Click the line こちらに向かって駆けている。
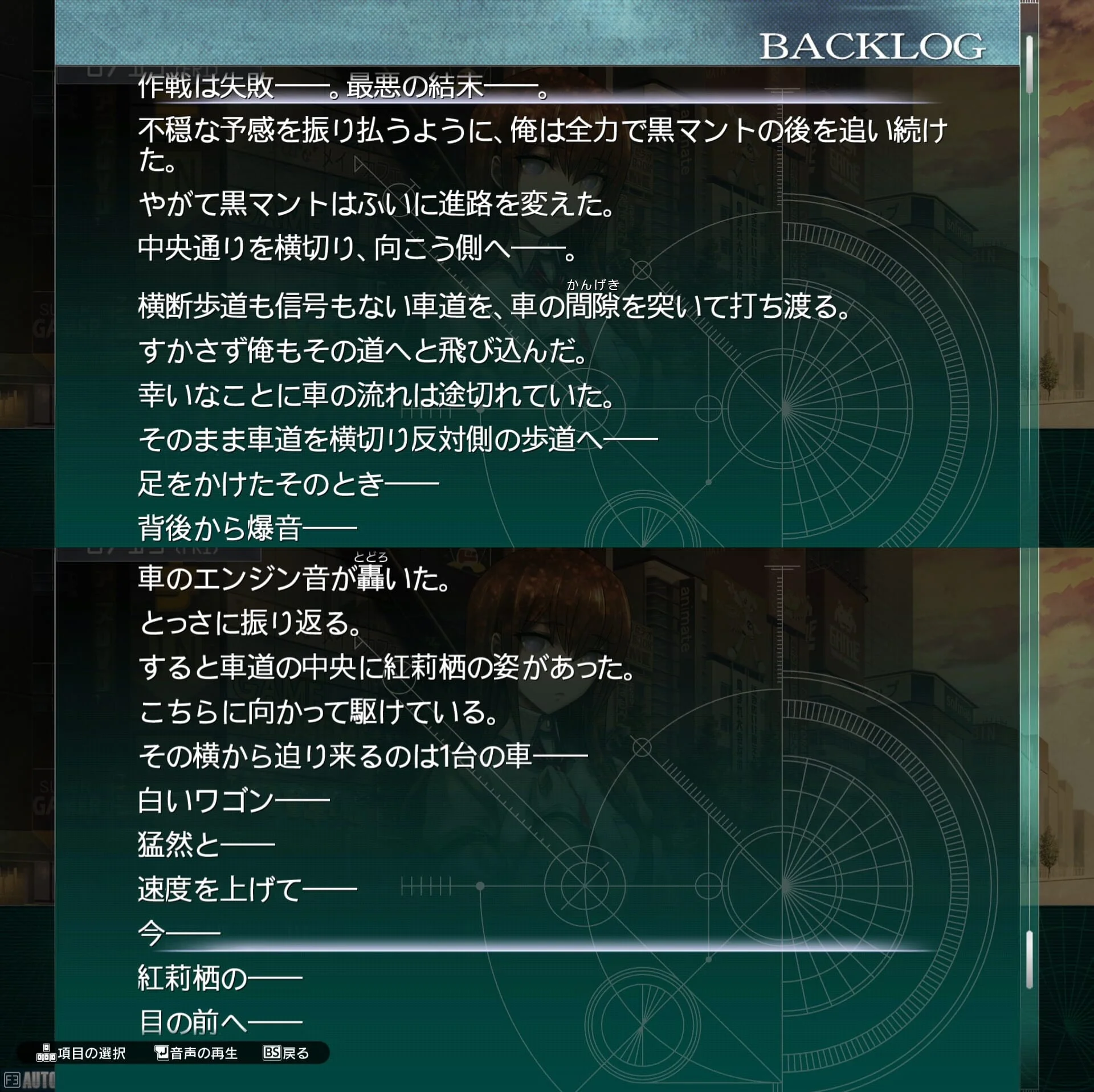 319,712
